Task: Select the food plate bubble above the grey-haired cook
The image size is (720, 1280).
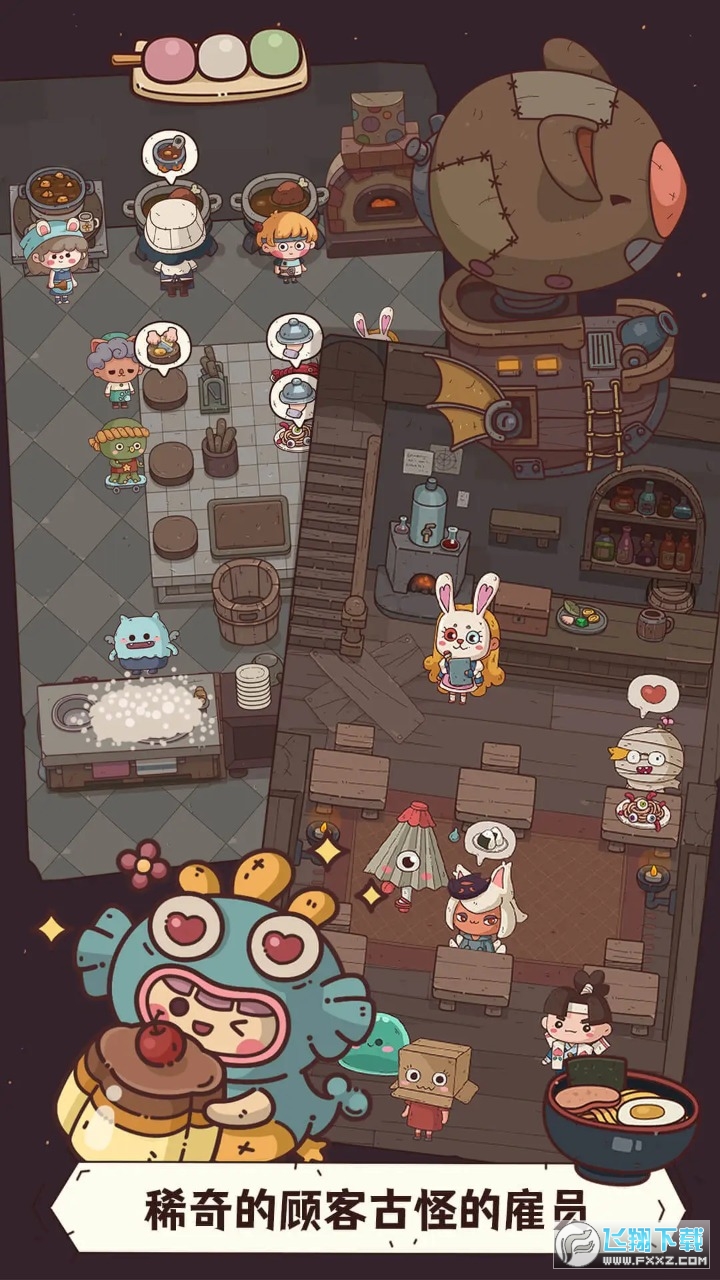Action: (162, 344)
